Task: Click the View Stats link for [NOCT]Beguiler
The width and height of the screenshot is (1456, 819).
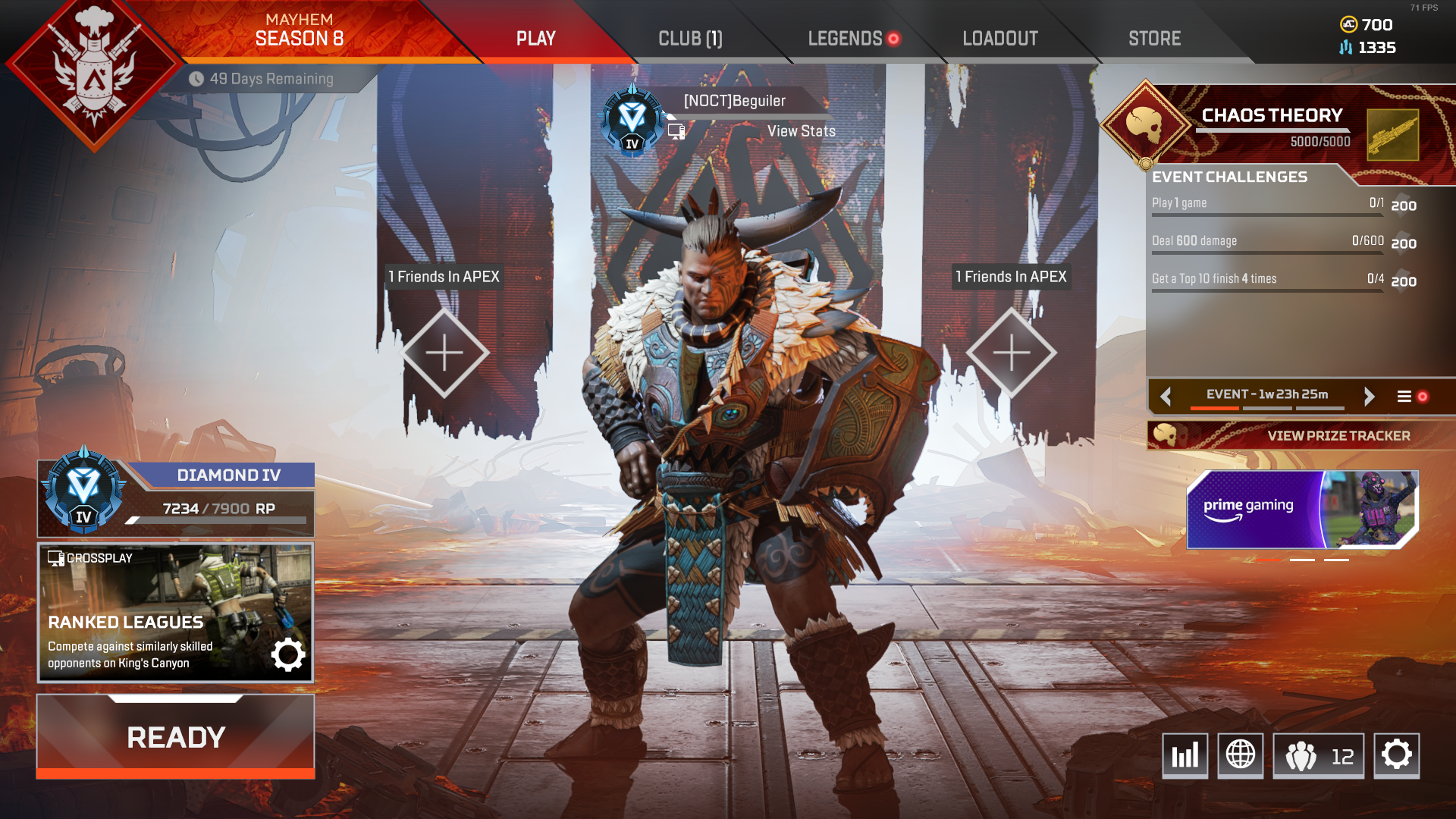Action: 801,131
